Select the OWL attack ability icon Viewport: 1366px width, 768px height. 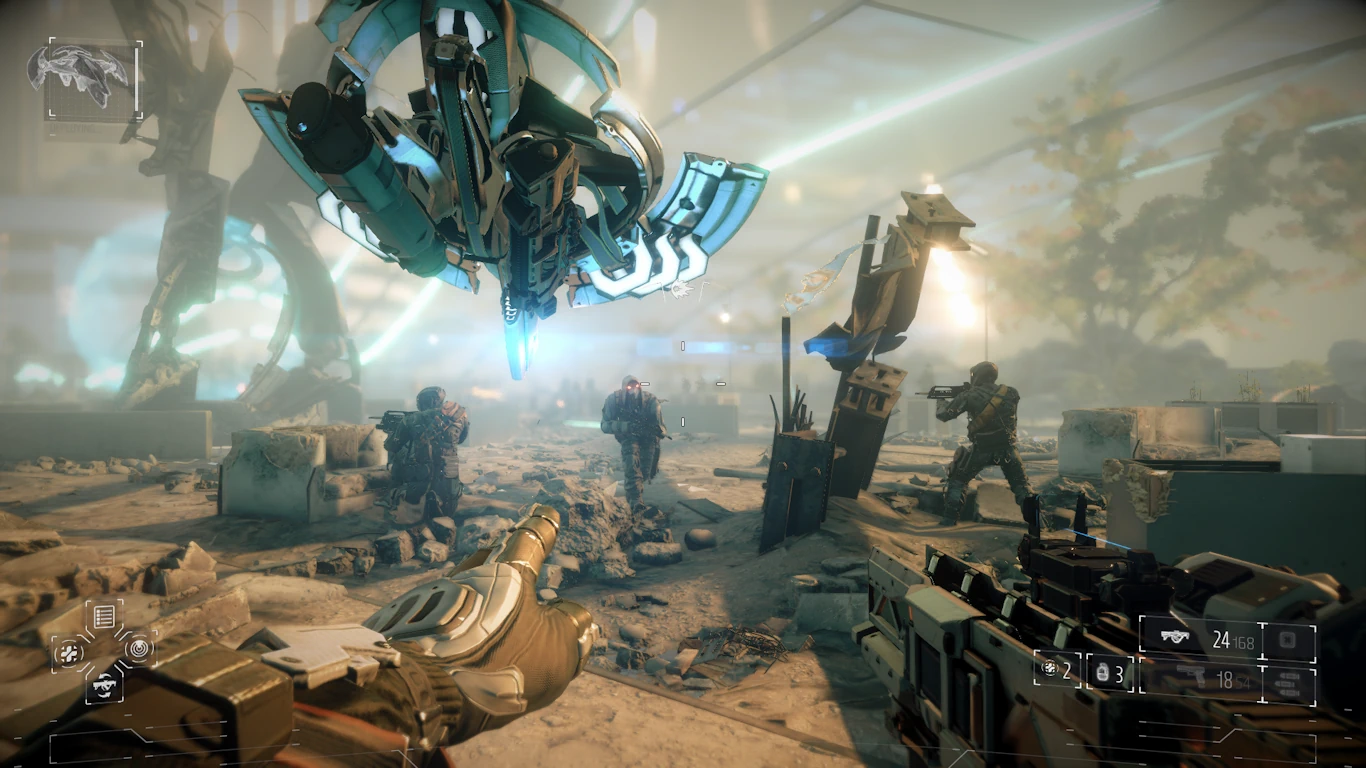[x=68, y=651]
